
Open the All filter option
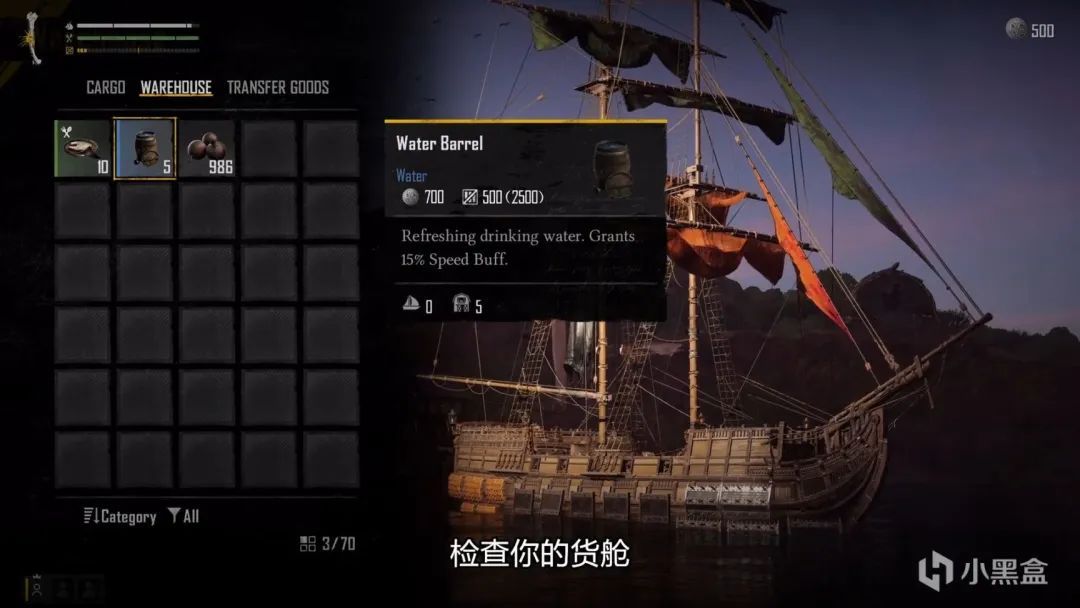[184, 516]
